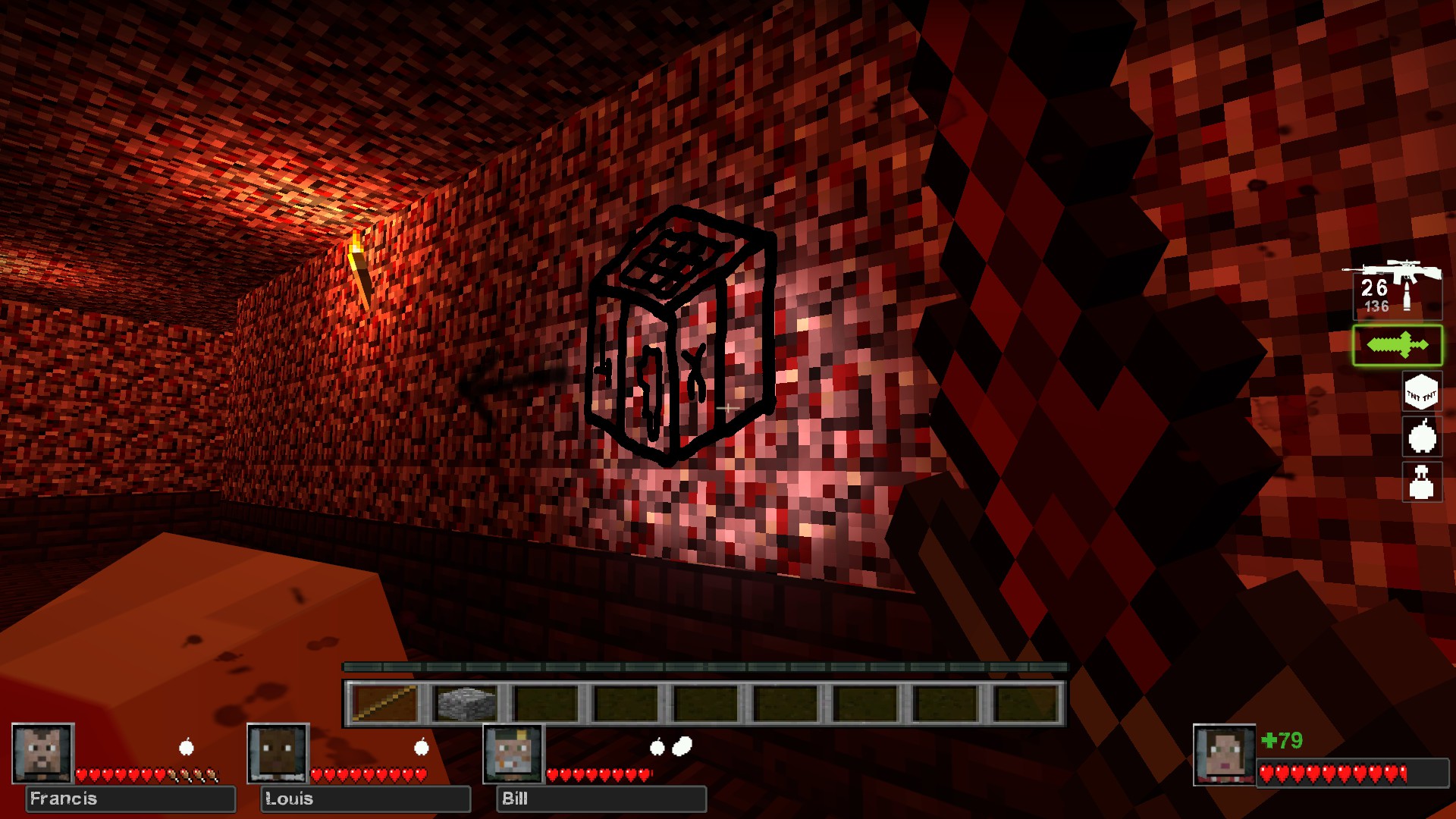Choose the green sword melee slot
Viewport: 1456px width, 819px height.
[1397, 346]
